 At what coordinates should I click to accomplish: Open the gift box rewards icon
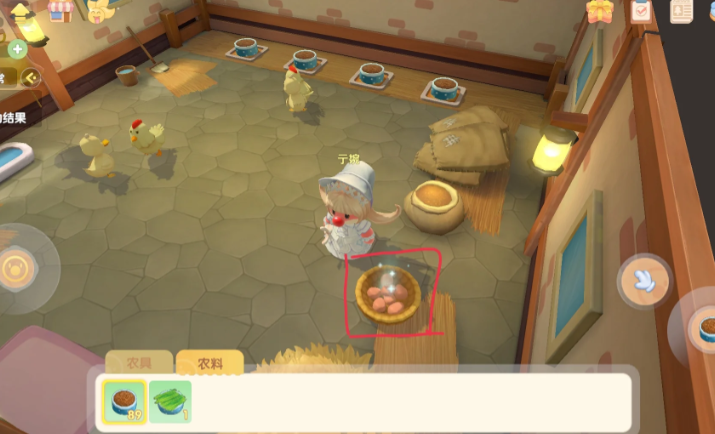601,11
